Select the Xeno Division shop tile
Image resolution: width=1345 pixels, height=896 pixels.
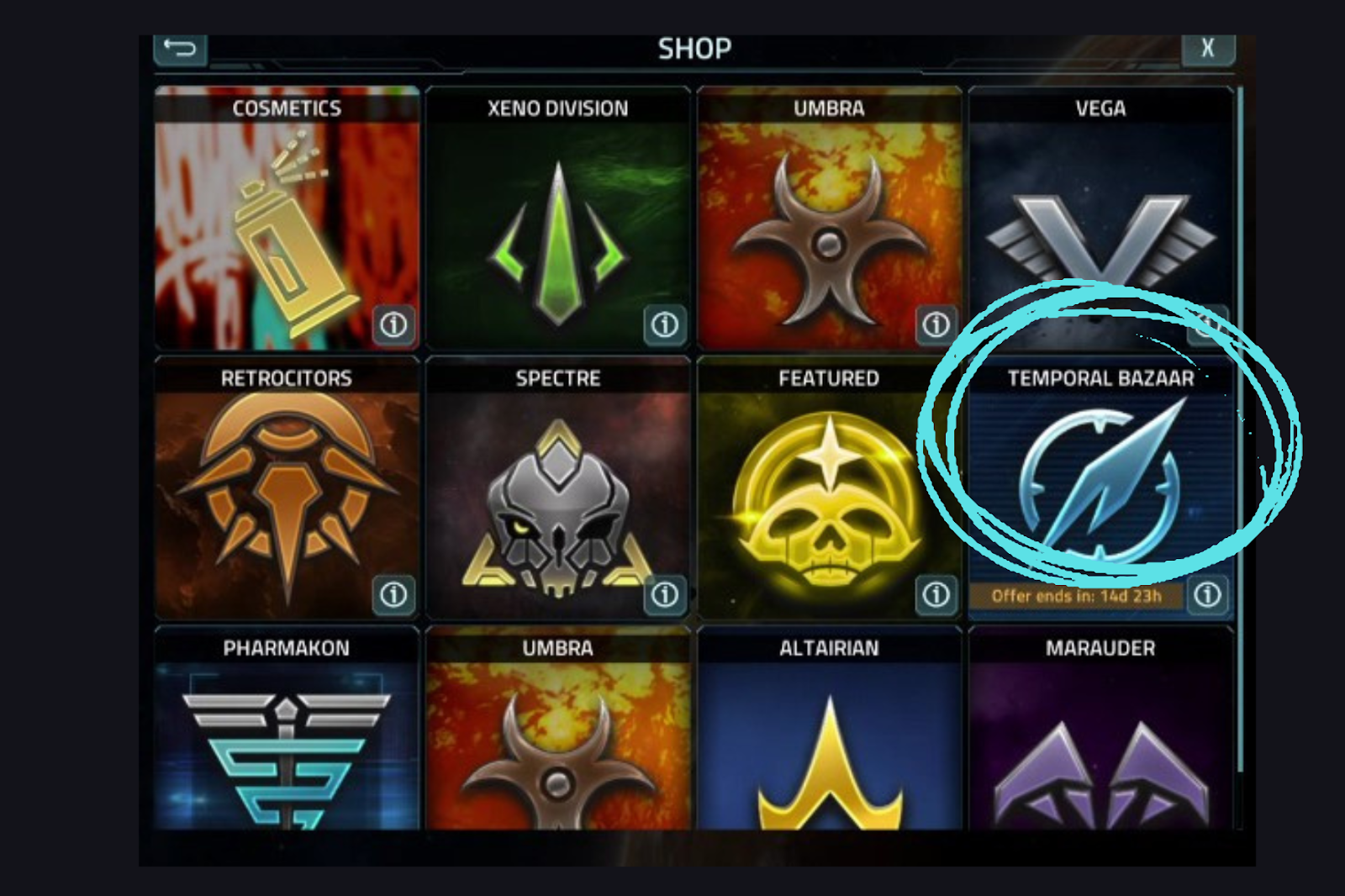click(x=557, y=227)
